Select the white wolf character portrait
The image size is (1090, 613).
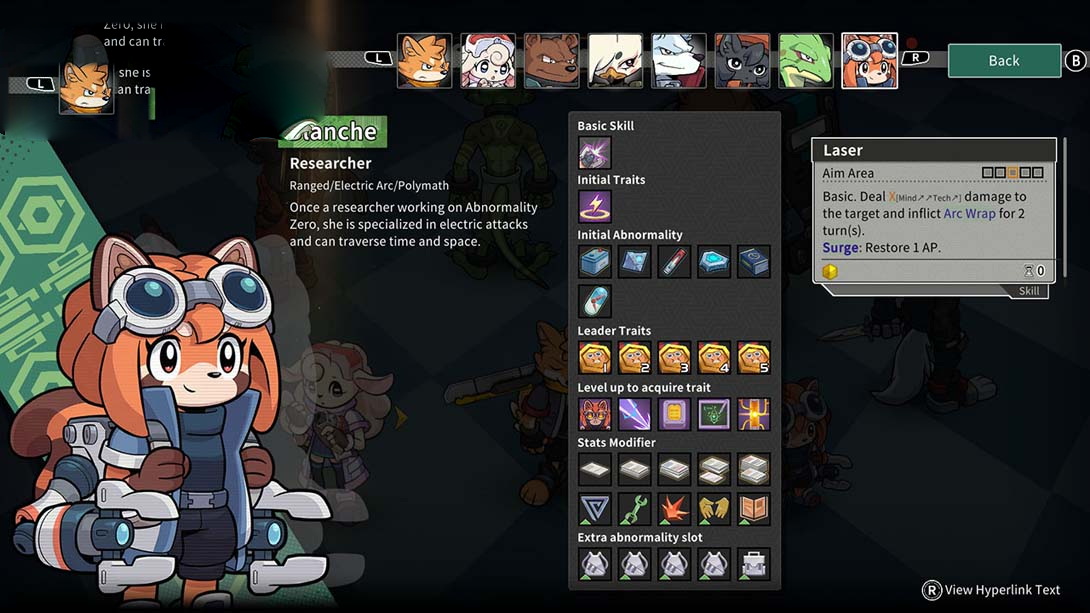(679, 61)
